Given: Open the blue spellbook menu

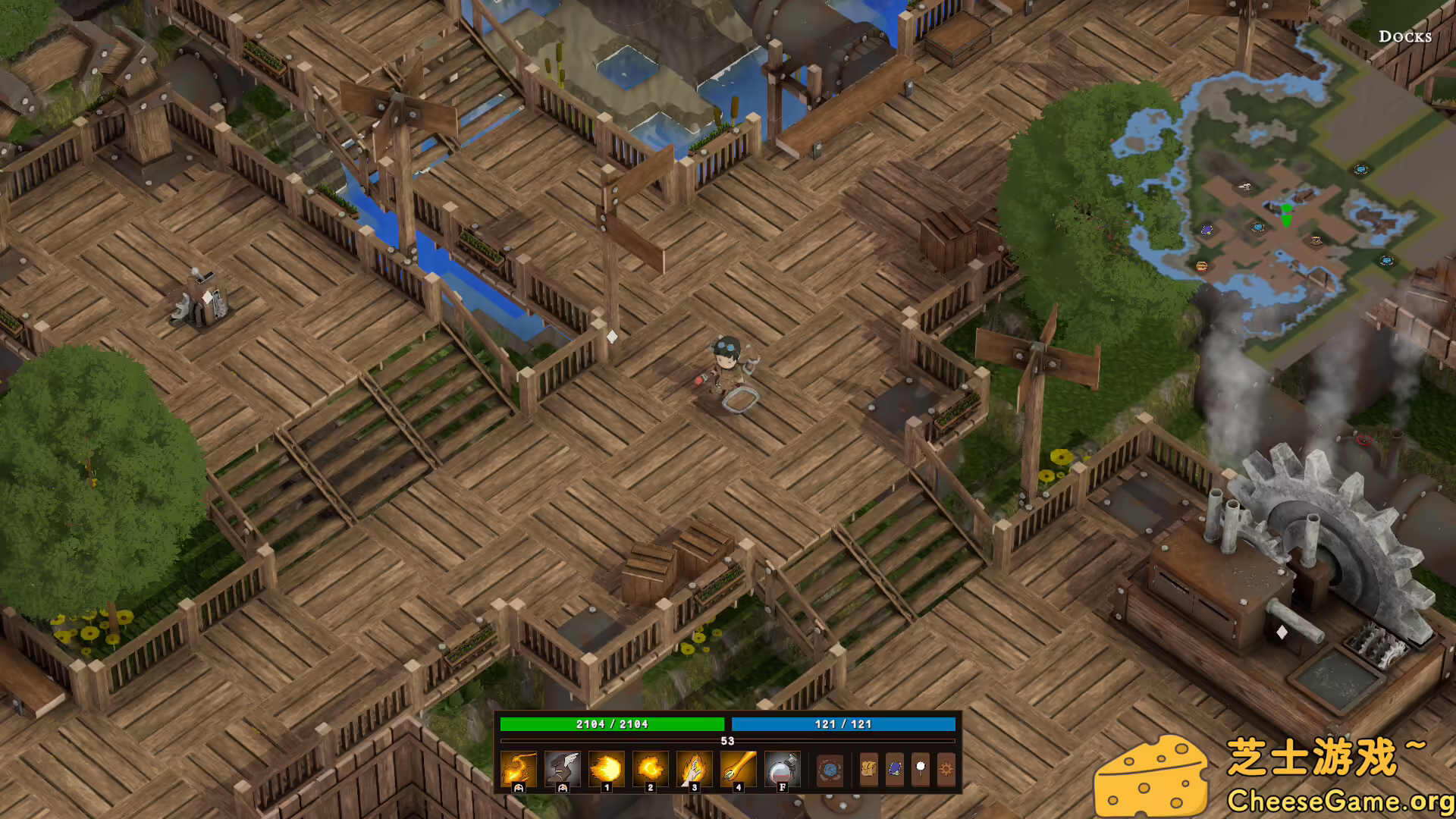Looking at the screenshot, I should (x=895, y=770).
